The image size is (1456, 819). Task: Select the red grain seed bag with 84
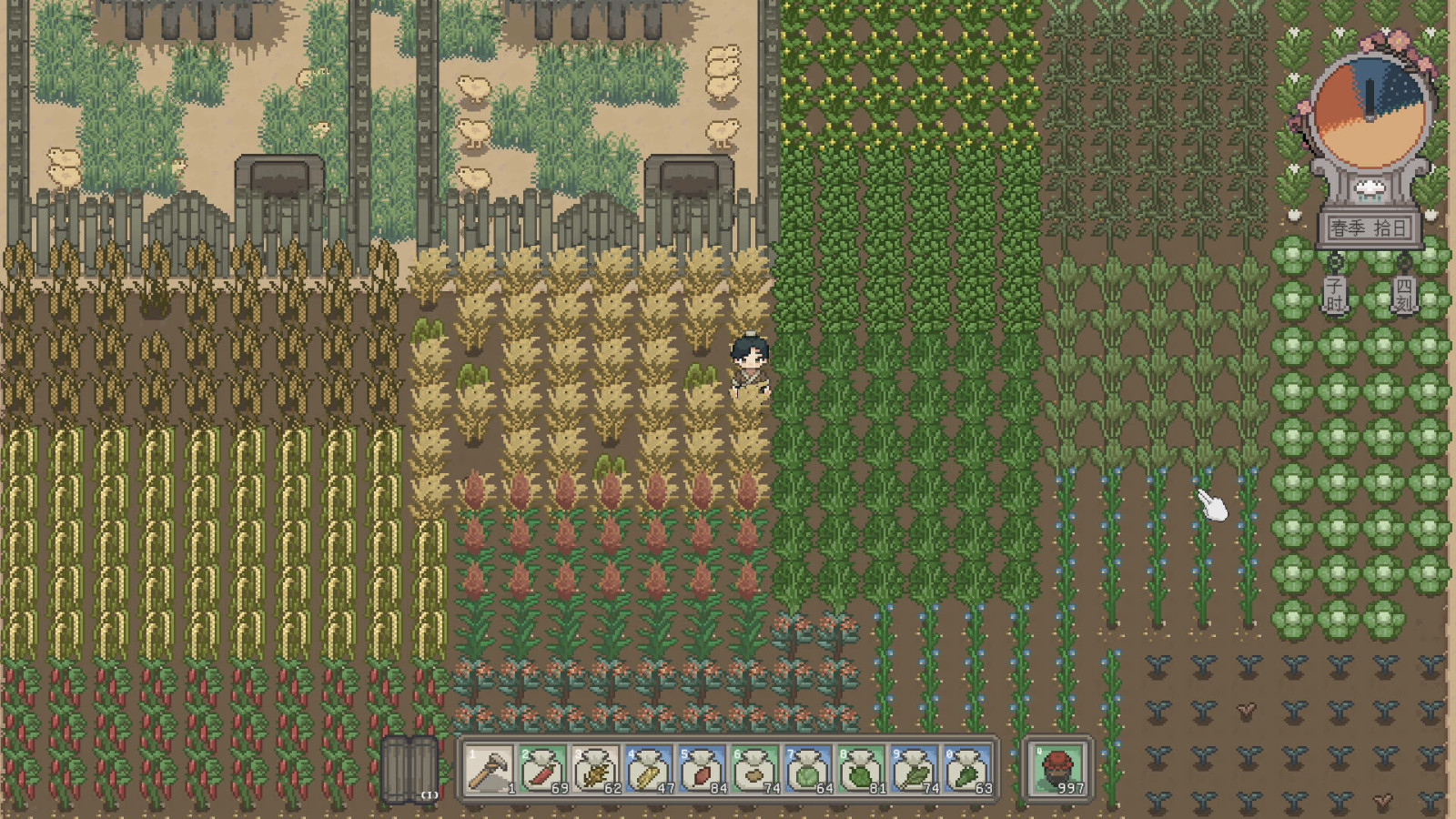coord(702,769)
